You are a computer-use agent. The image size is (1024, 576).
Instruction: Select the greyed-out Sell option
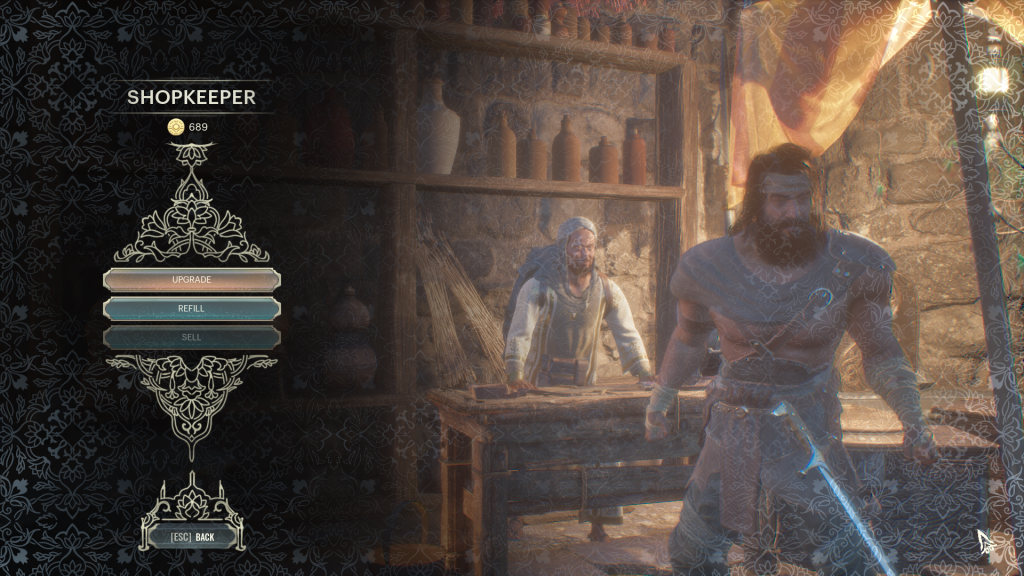click(191, 337)
